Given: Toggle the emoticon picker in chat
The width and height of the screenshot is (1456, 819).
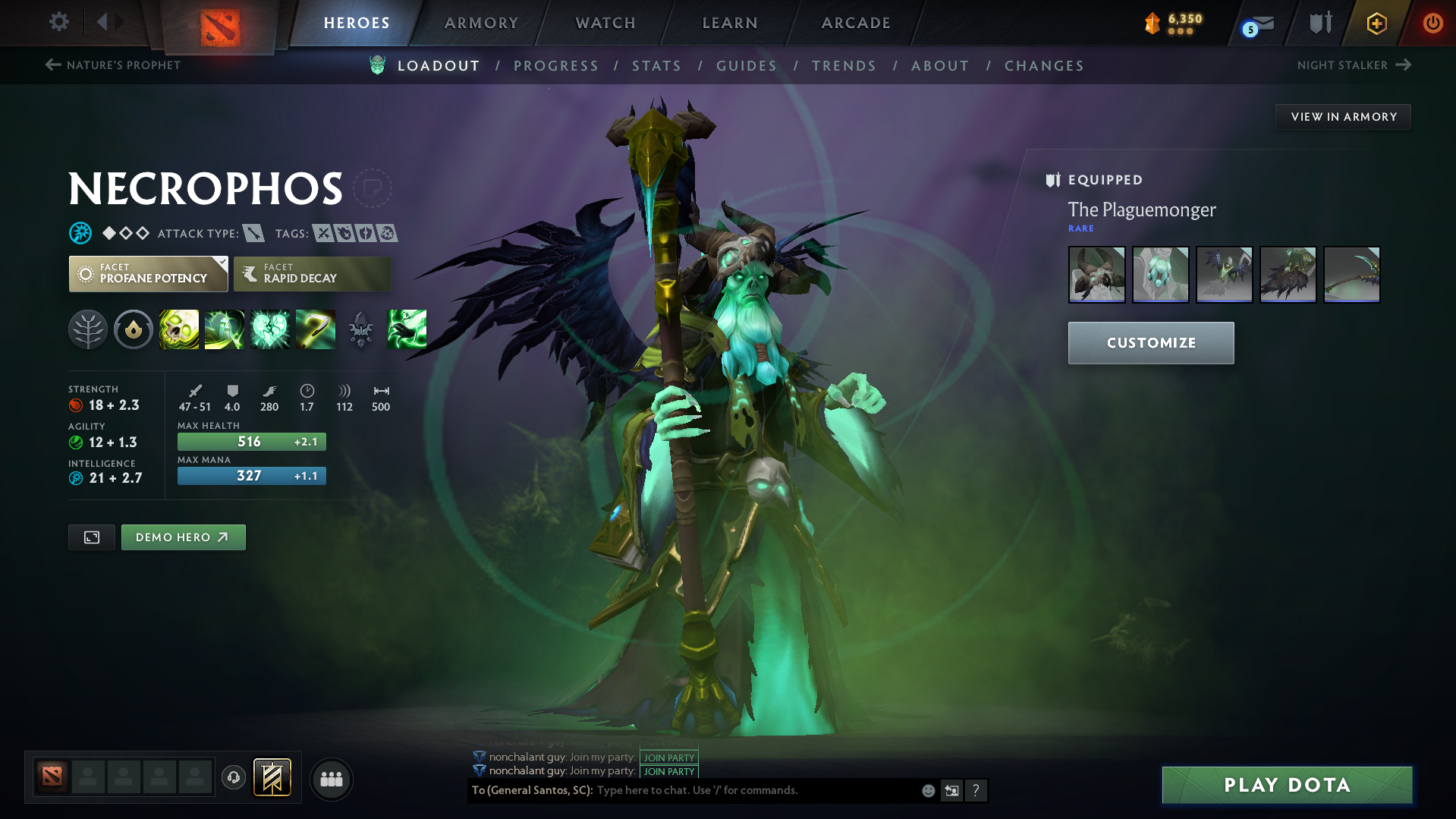Looking at the screenshot, I should tap(927, 790).
